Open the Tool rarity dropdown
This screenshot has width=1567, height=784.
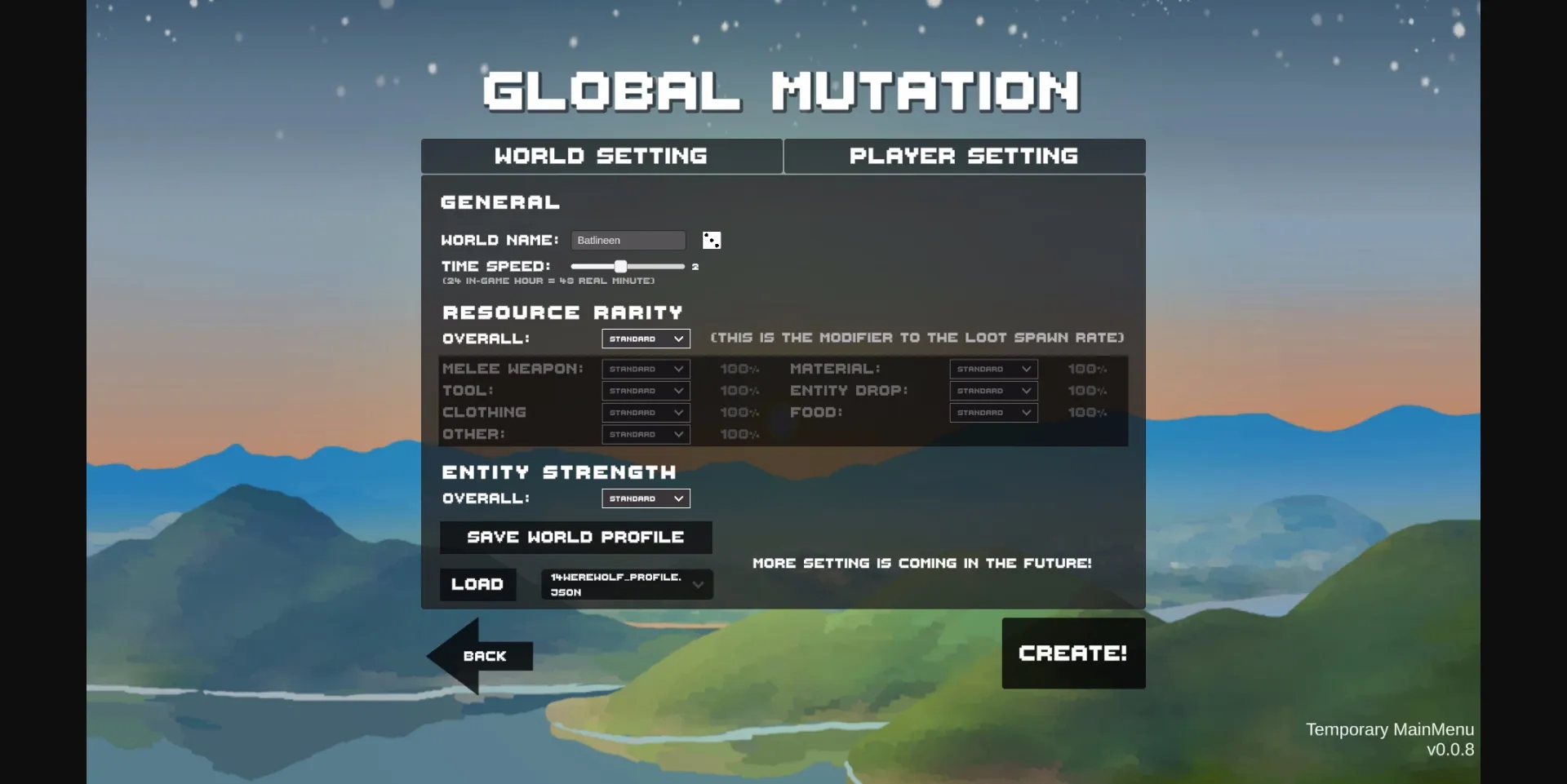click(x=645, y=390)
